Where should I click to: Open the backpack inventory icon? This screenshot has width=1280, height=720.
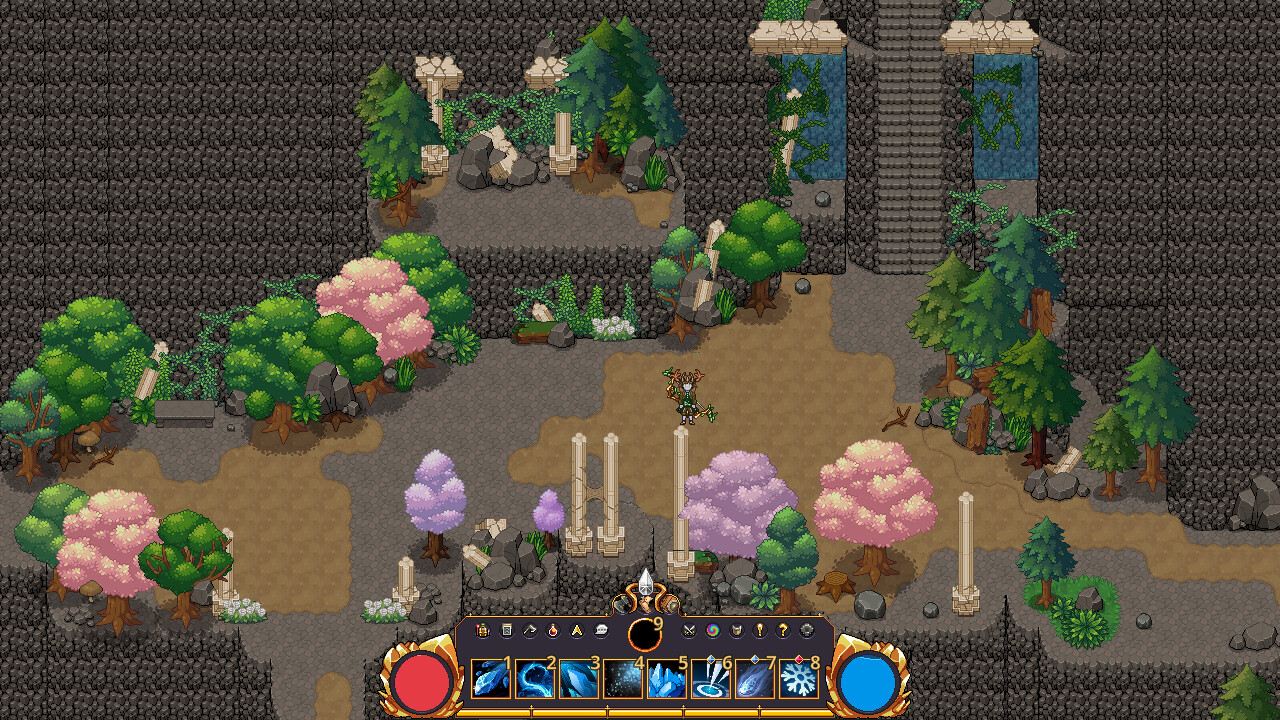(481, 631)
